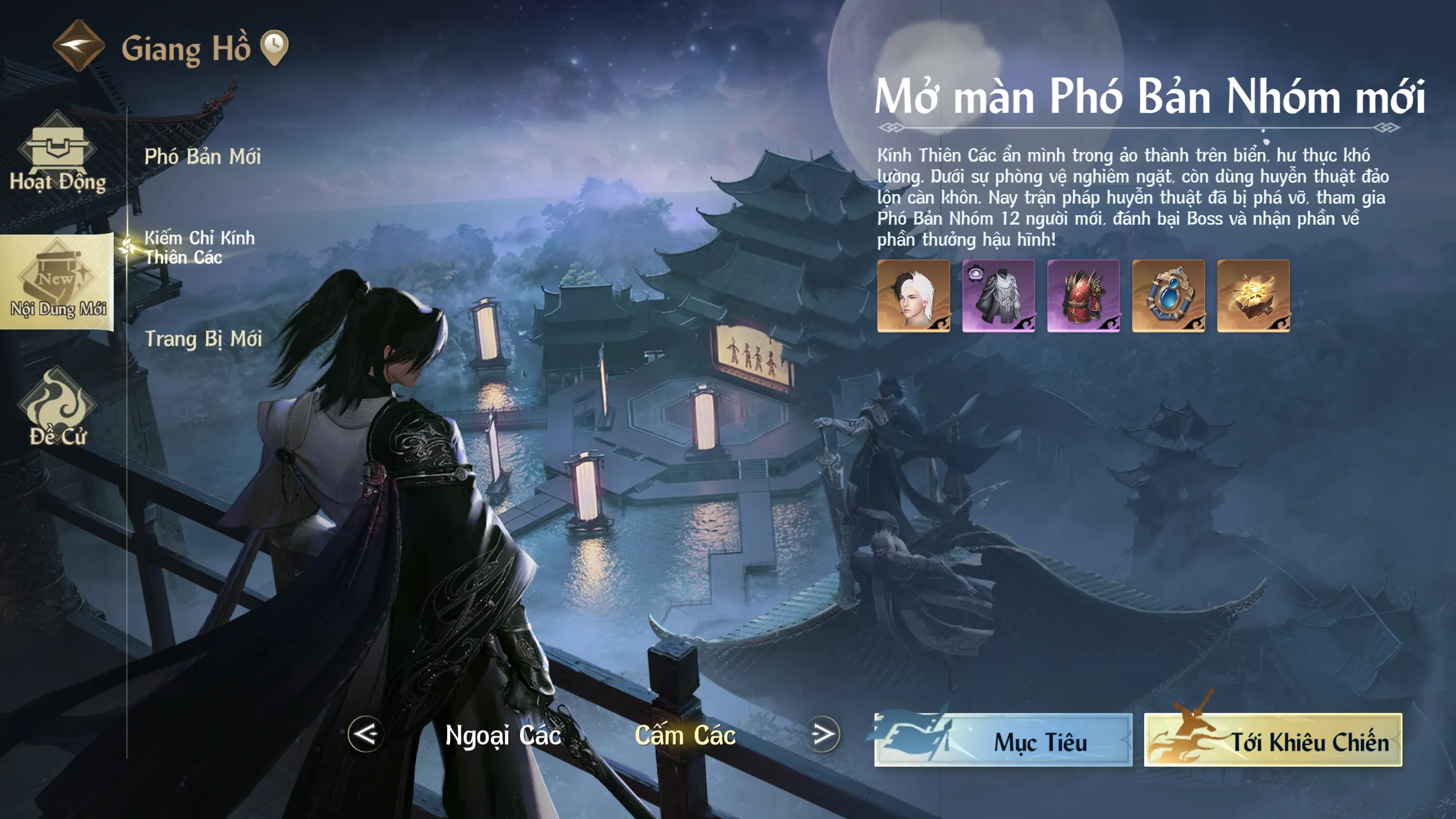Click the left arrow page button

pos(365,734)
